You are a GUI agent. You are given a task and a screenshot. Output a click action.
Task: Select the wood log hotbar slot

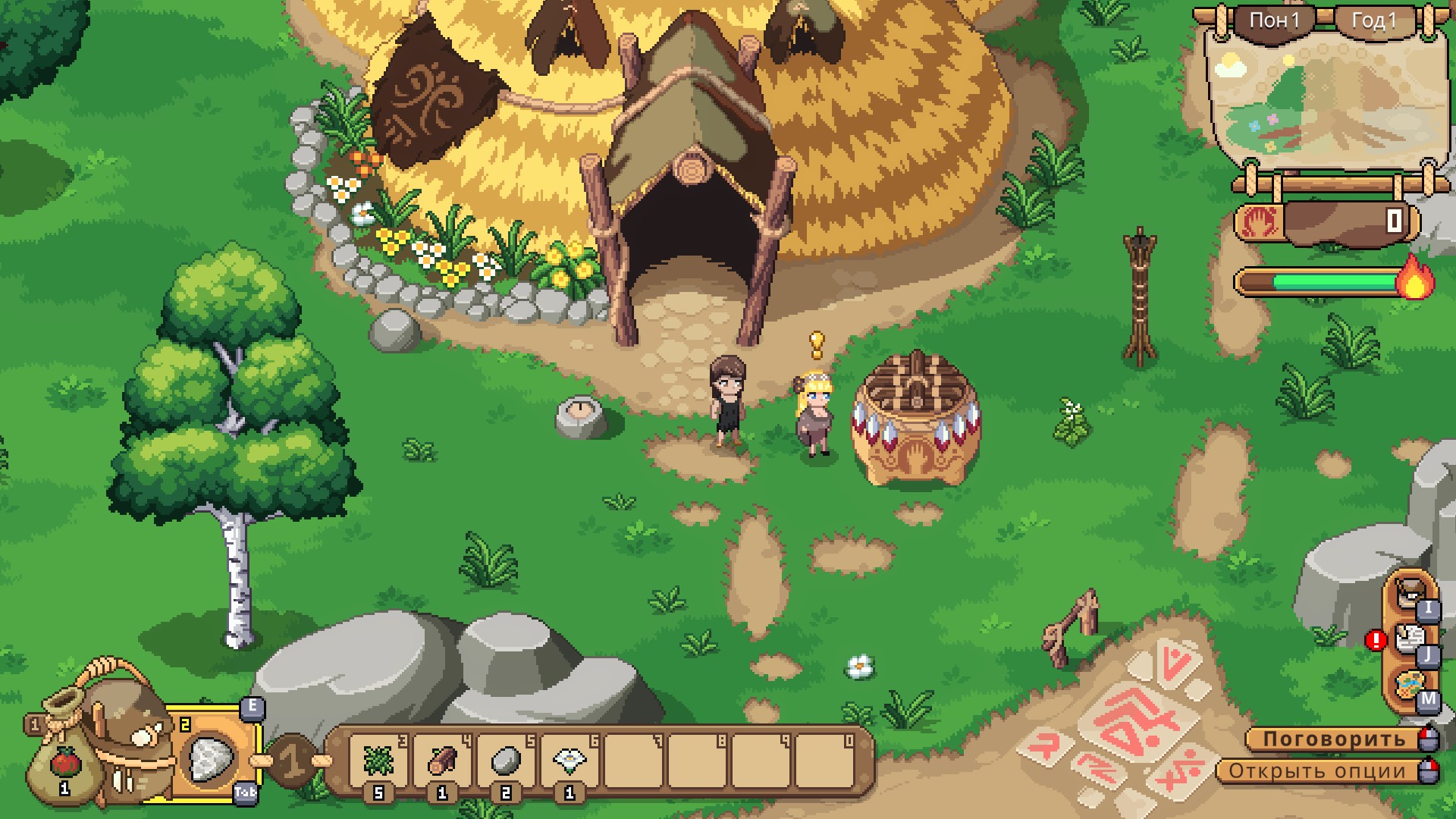[441, 761]
